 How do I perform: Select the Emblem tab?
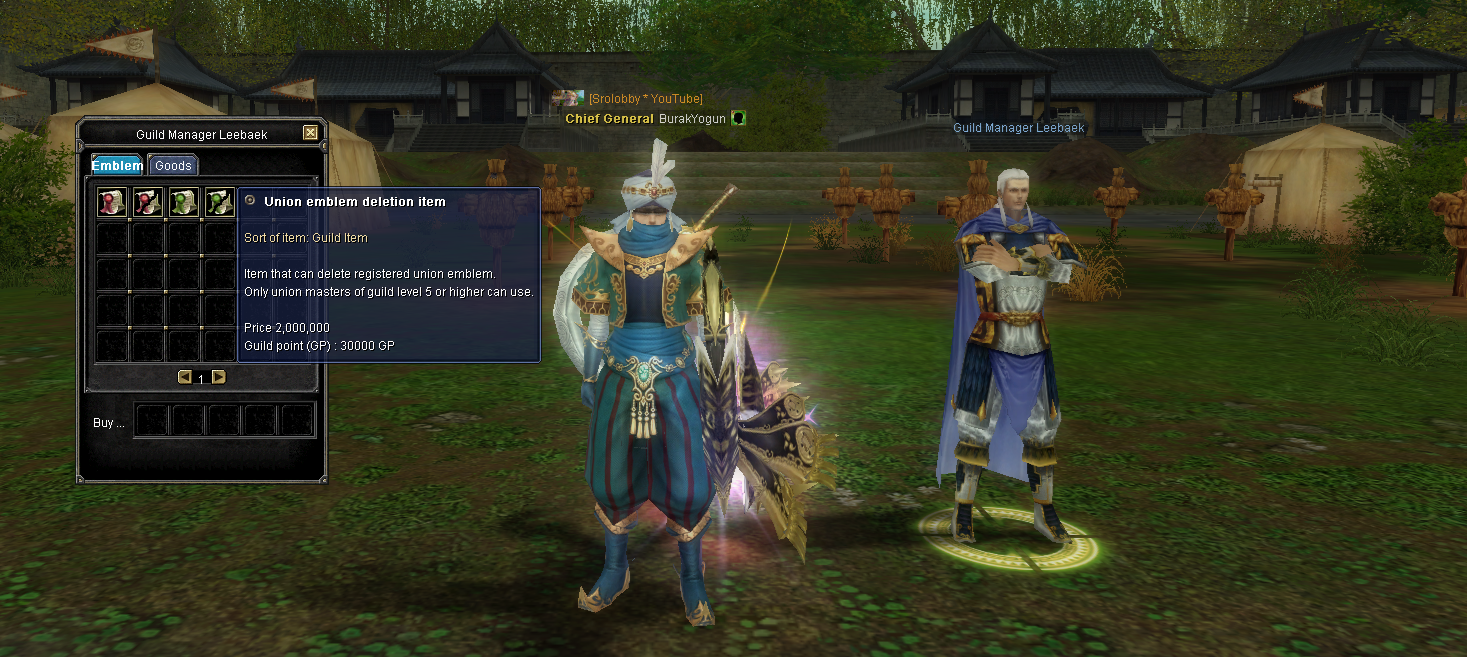118,166
